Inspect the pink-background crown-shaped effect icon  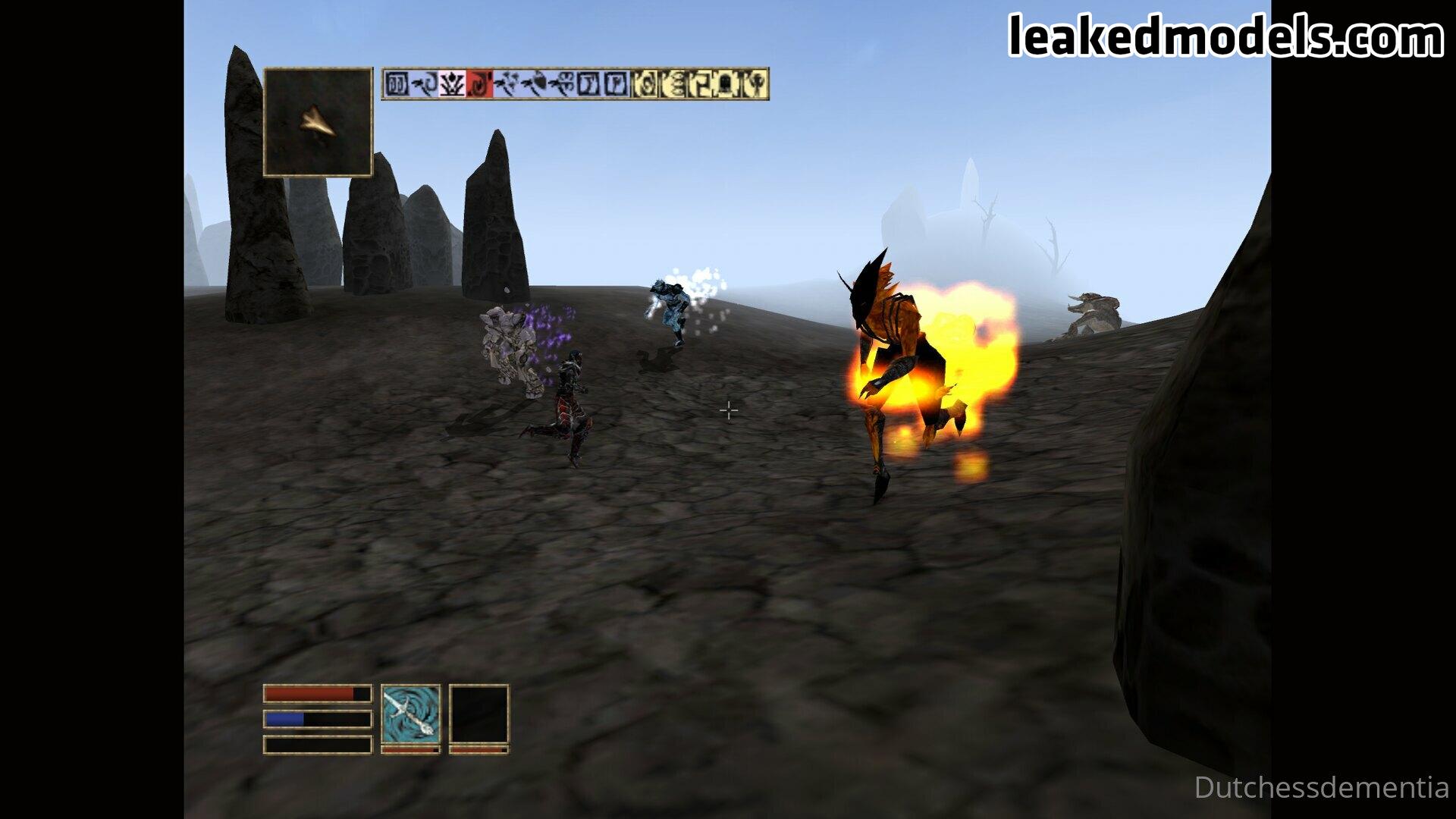click(x=453, y=84)
